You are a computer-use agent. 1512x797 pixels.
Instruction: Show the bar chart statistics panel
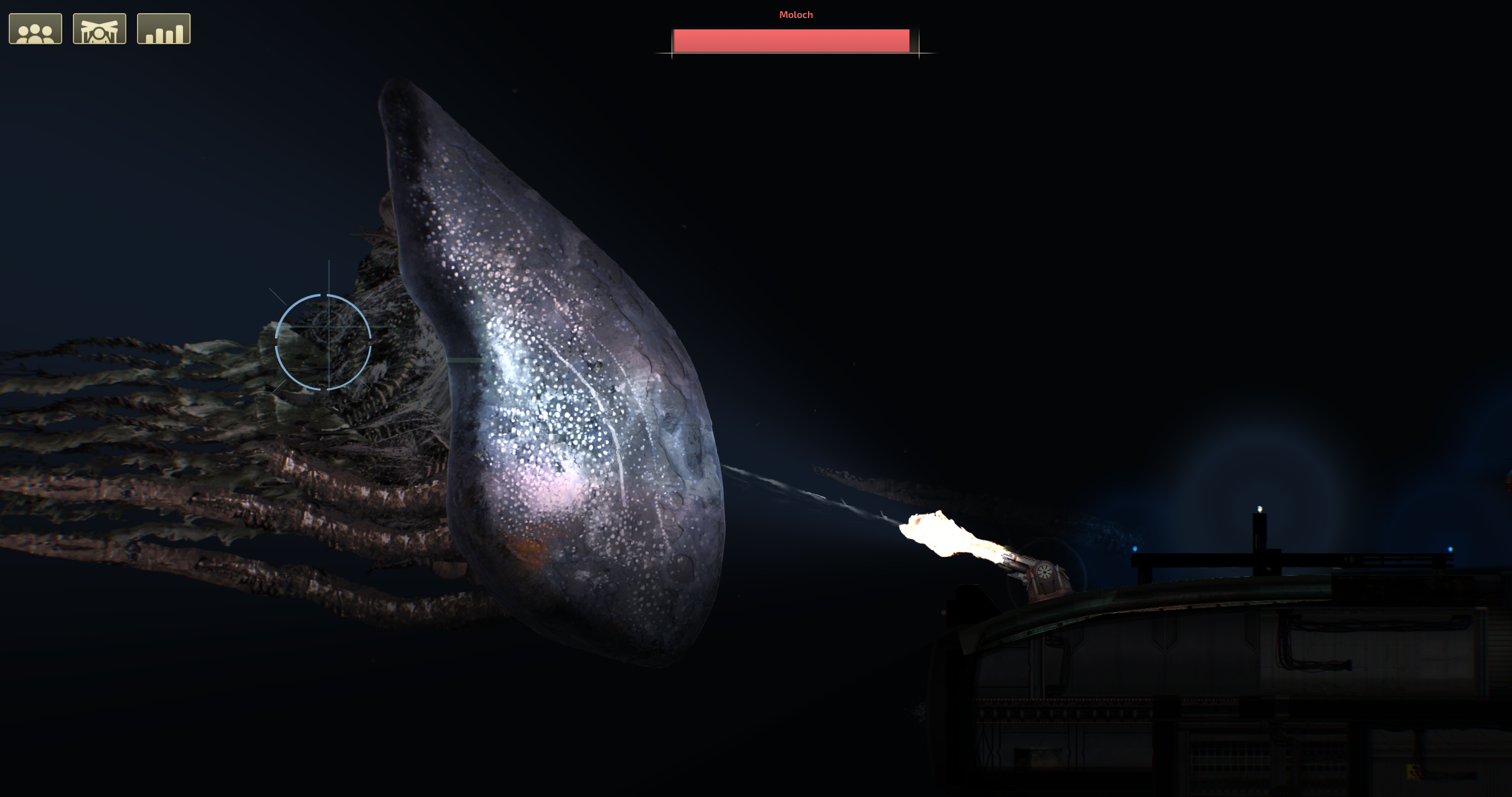coord(164,29)
